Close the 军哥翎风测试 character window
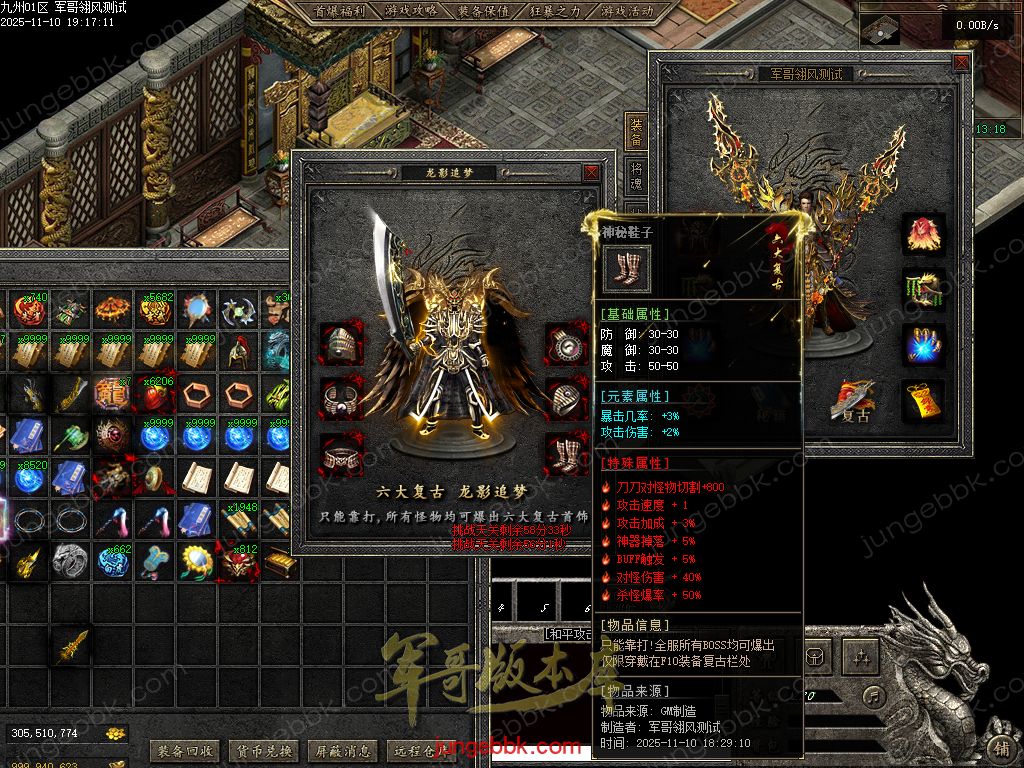 (x=961, y=62)
